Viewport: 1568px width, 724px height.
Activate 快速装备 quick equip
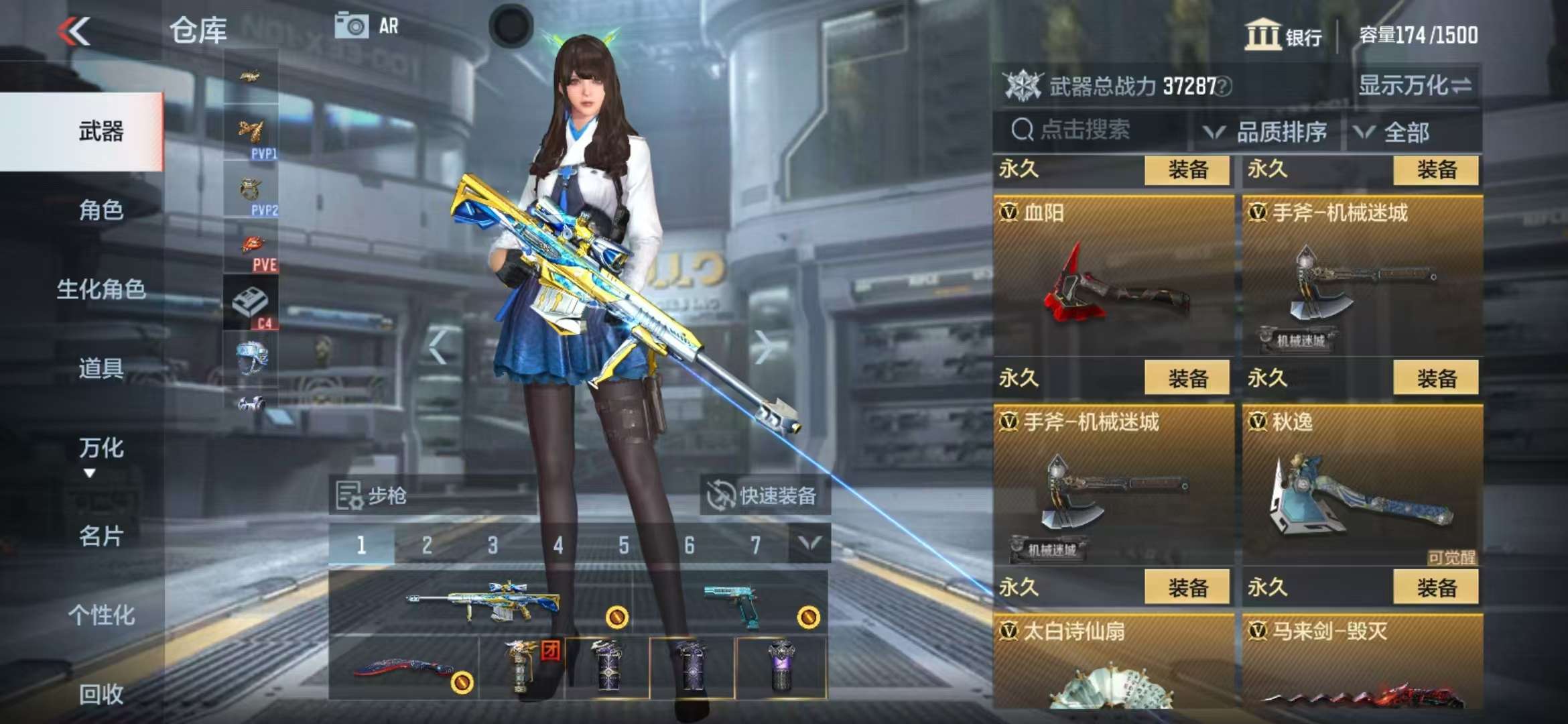(x=765, y=495)
